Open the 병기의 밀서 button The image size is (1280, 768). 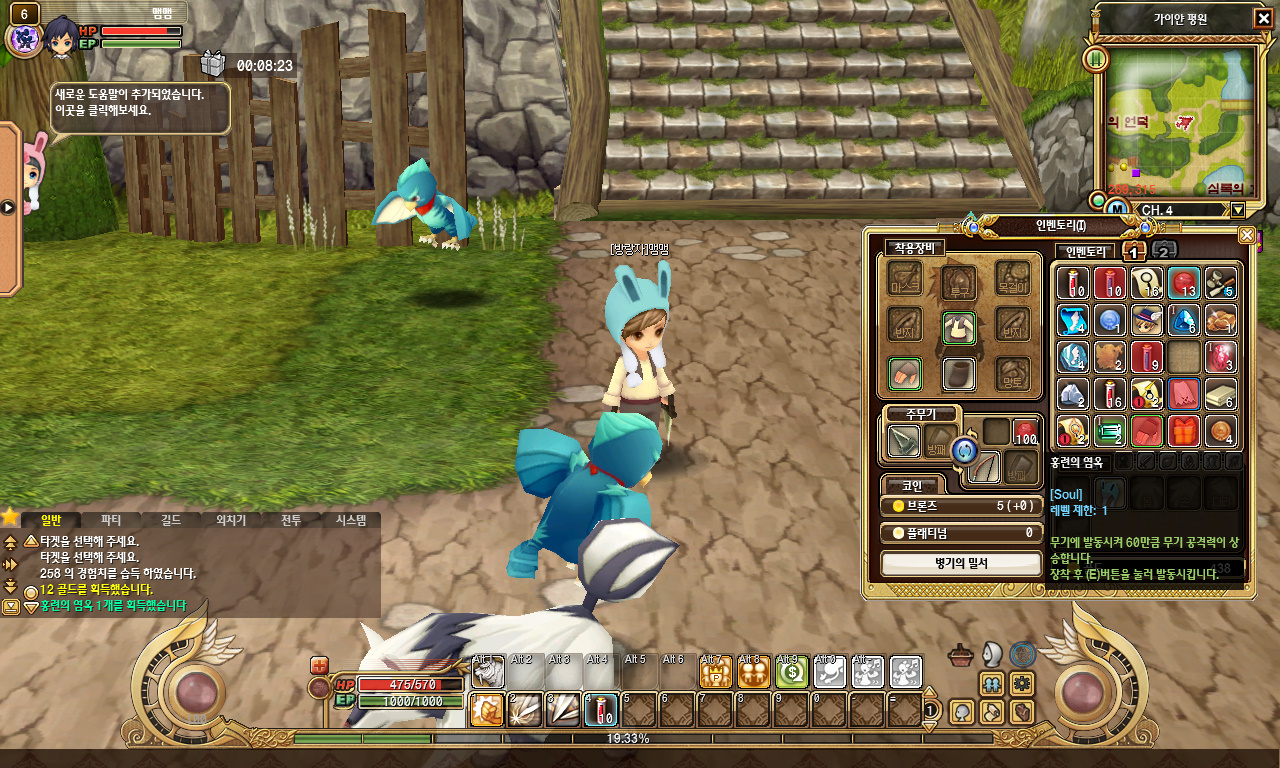pos(960,563)
